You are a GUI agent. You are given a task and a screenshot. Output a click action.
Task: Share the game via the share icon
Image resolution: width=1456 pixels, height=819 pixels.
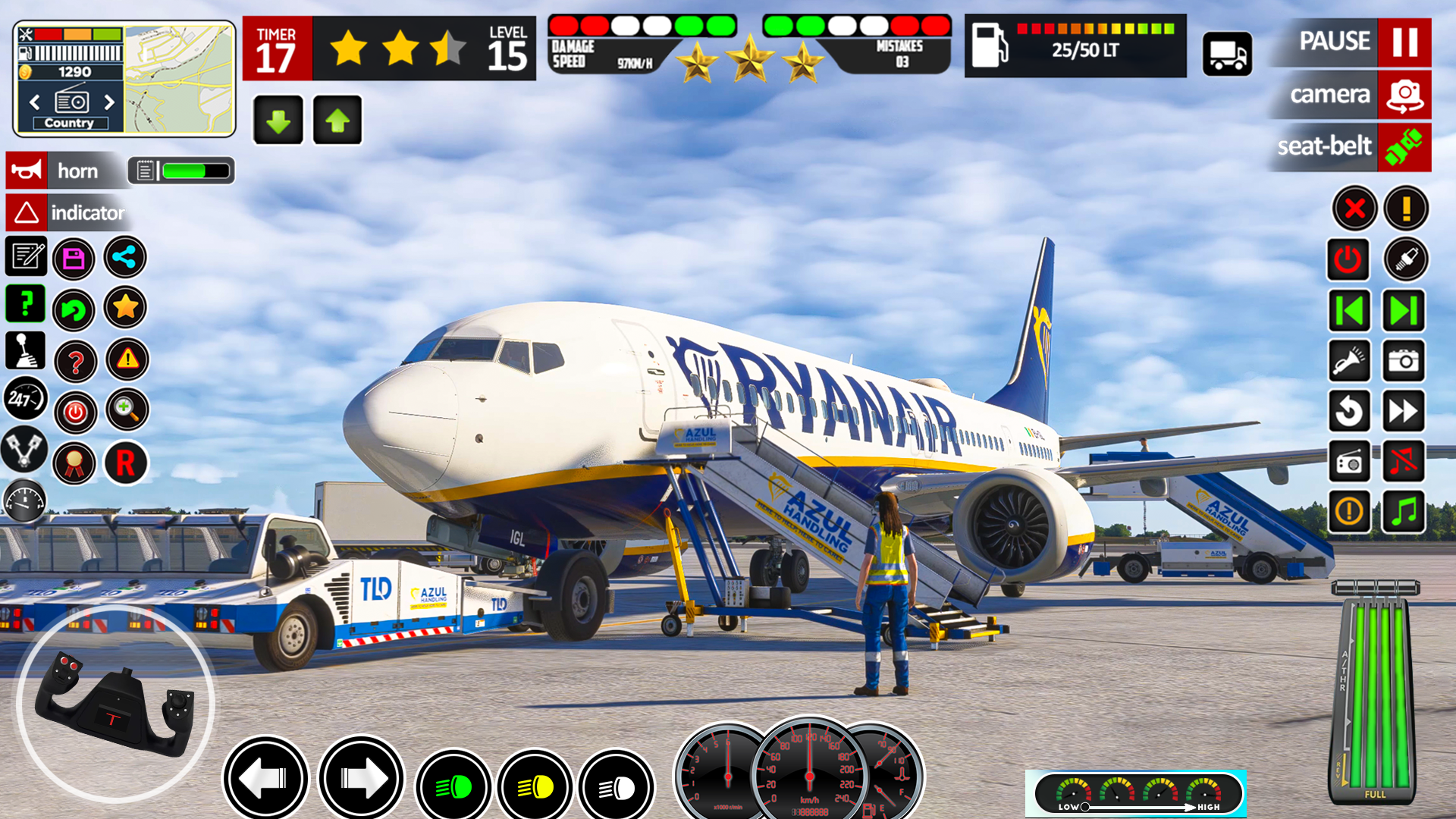click(124, 258)
